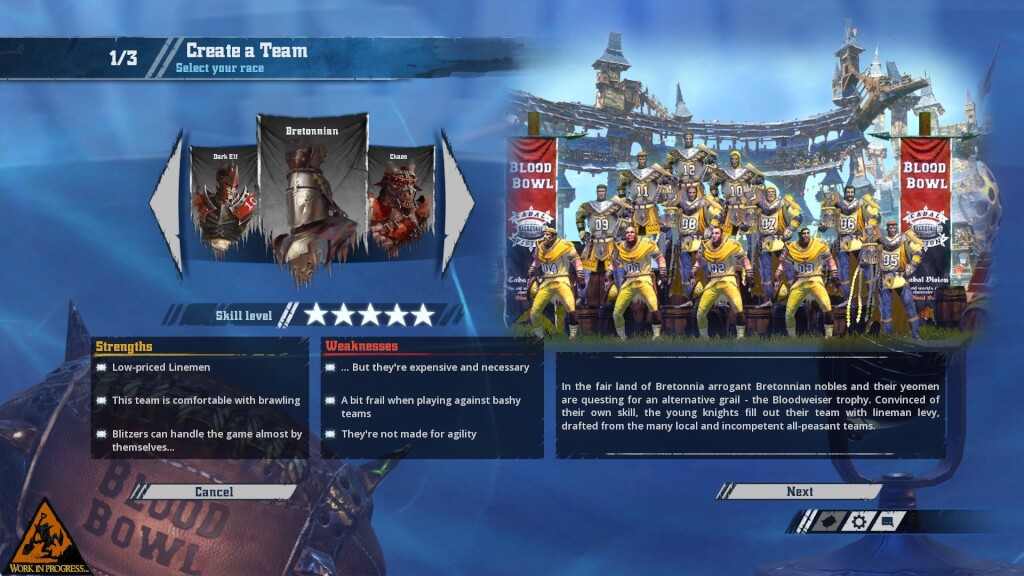This screenshot has height=576, width=1024.
Task: Open the chat speech-bubble icon
Action: (887, 521)
